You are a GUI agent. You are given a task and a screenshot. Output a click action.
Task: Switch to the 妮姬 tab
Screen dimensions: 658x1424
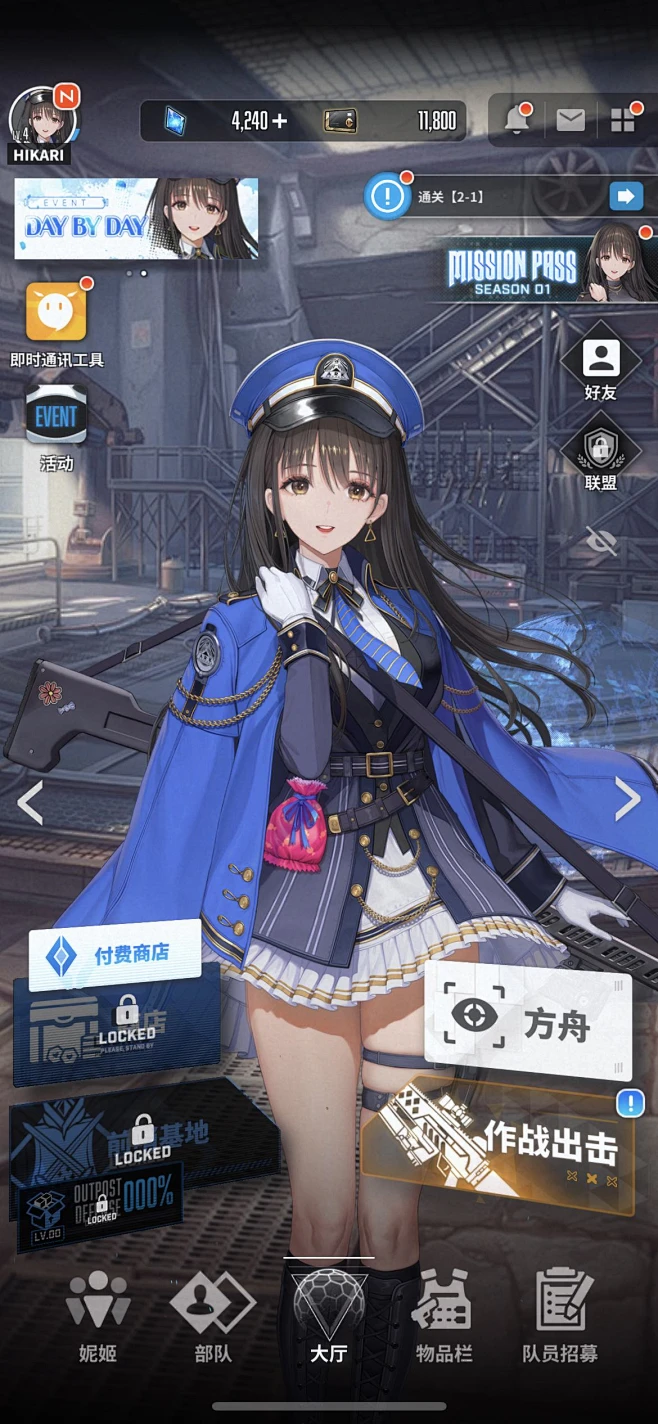(98, 1315)
